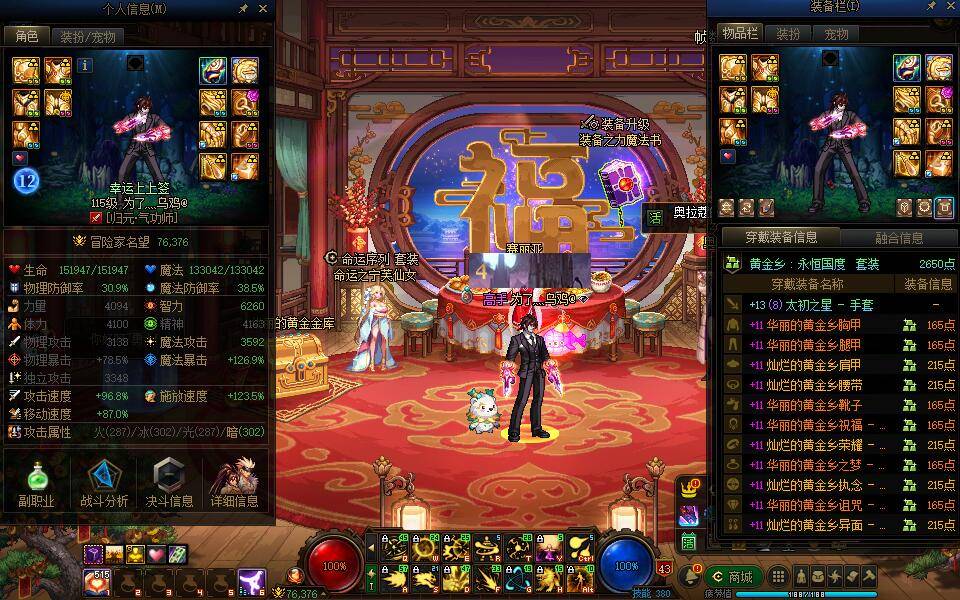Switch to the 宠物 tab in equipment window

pos(836,34)
